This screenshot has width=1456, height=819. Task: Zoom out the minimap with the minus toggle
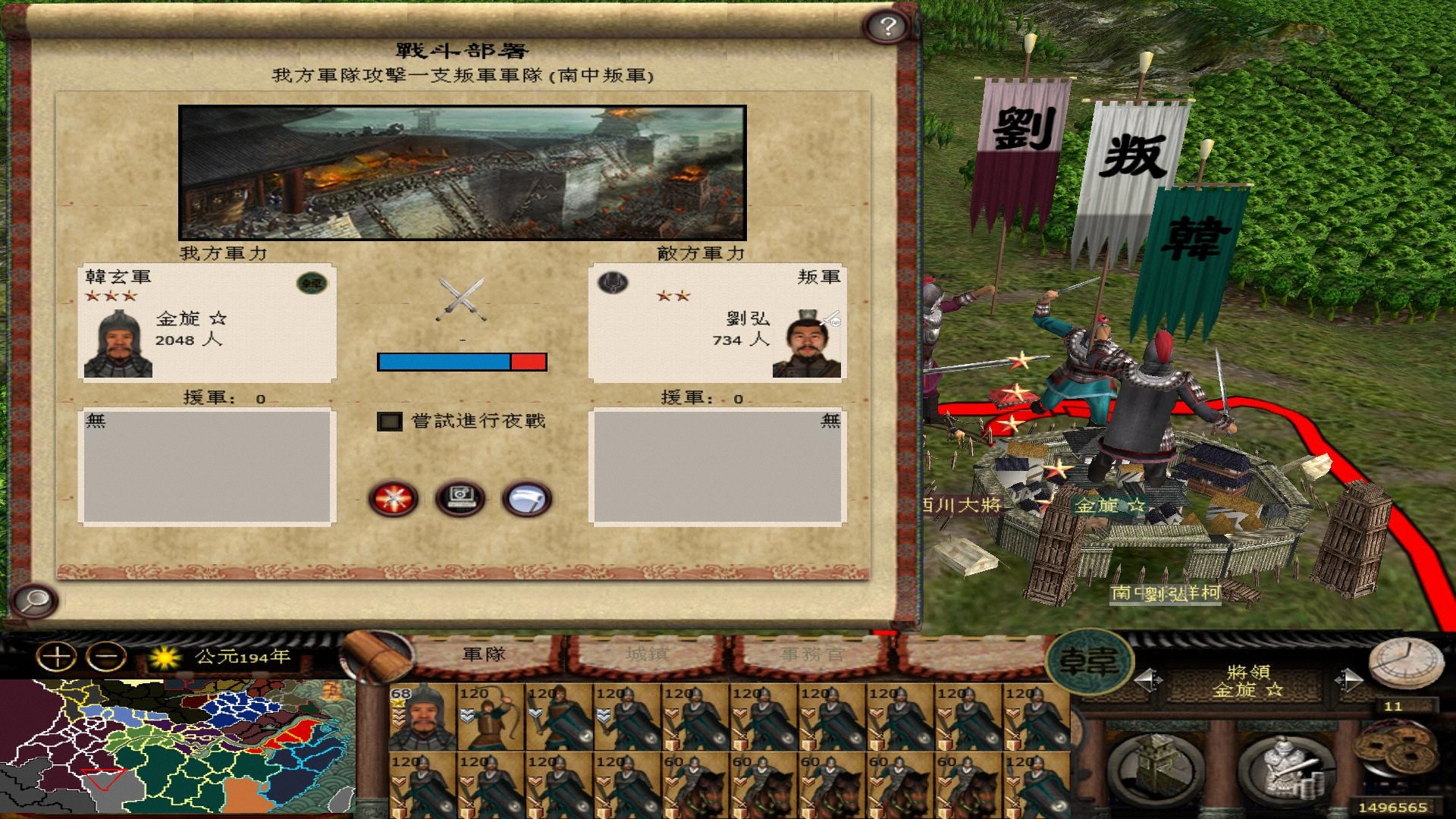(105, 656)
